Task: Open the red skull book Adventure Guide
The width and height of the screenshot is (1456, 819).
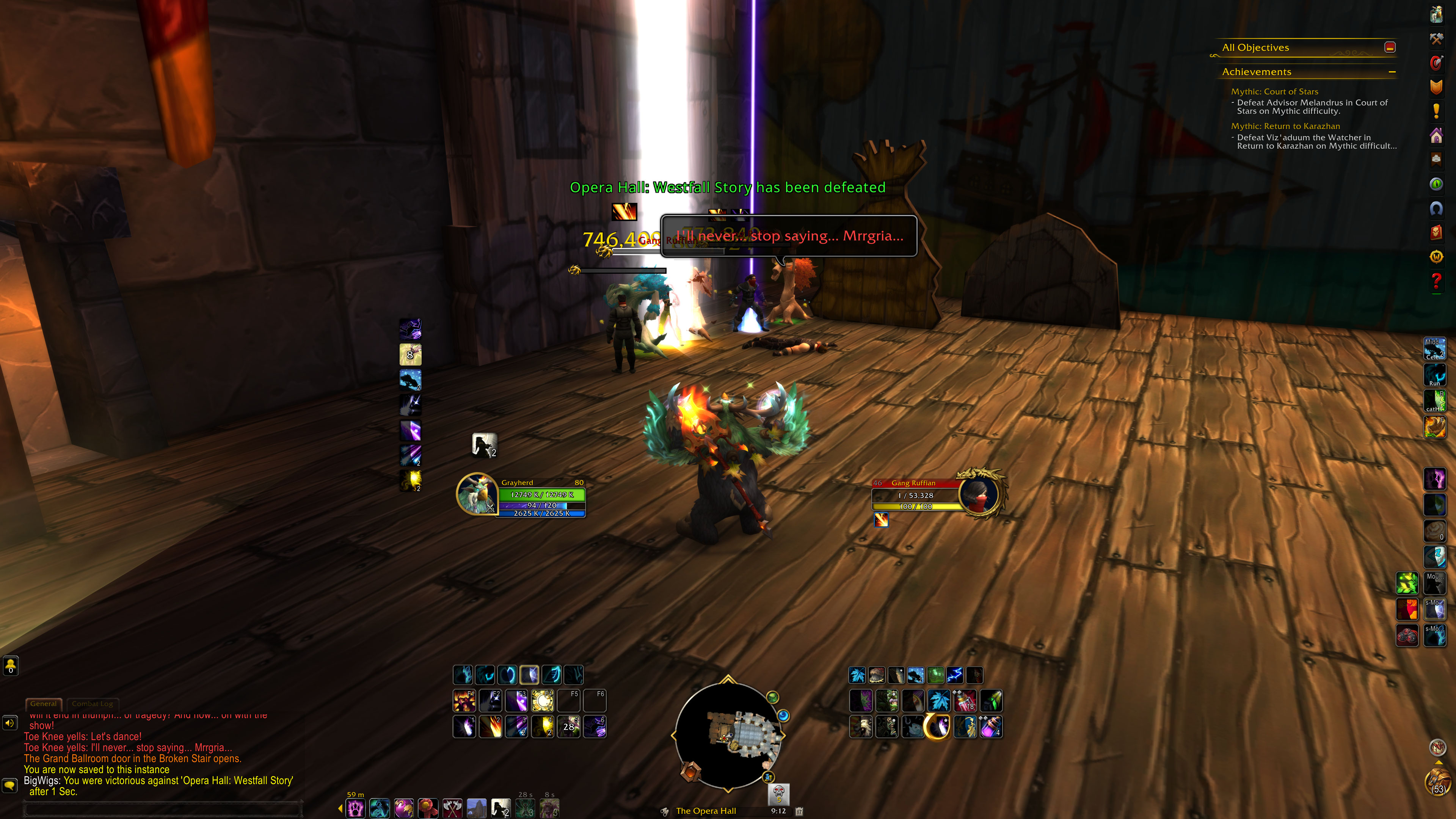Action: pyautogui.click(x=1436, y=232)
